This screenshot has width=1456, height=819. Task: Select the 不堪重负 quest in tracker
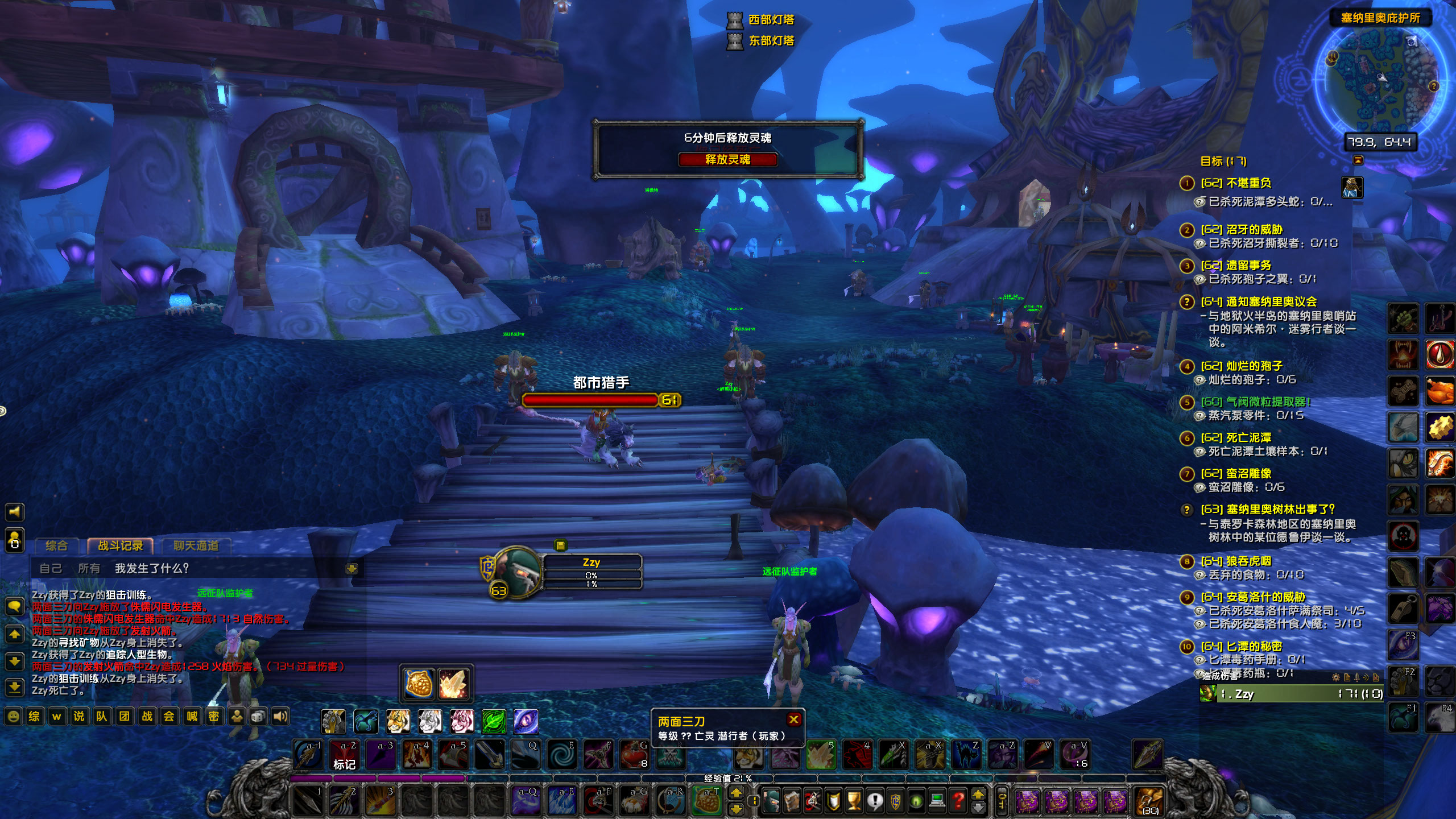click(1248, 183)
